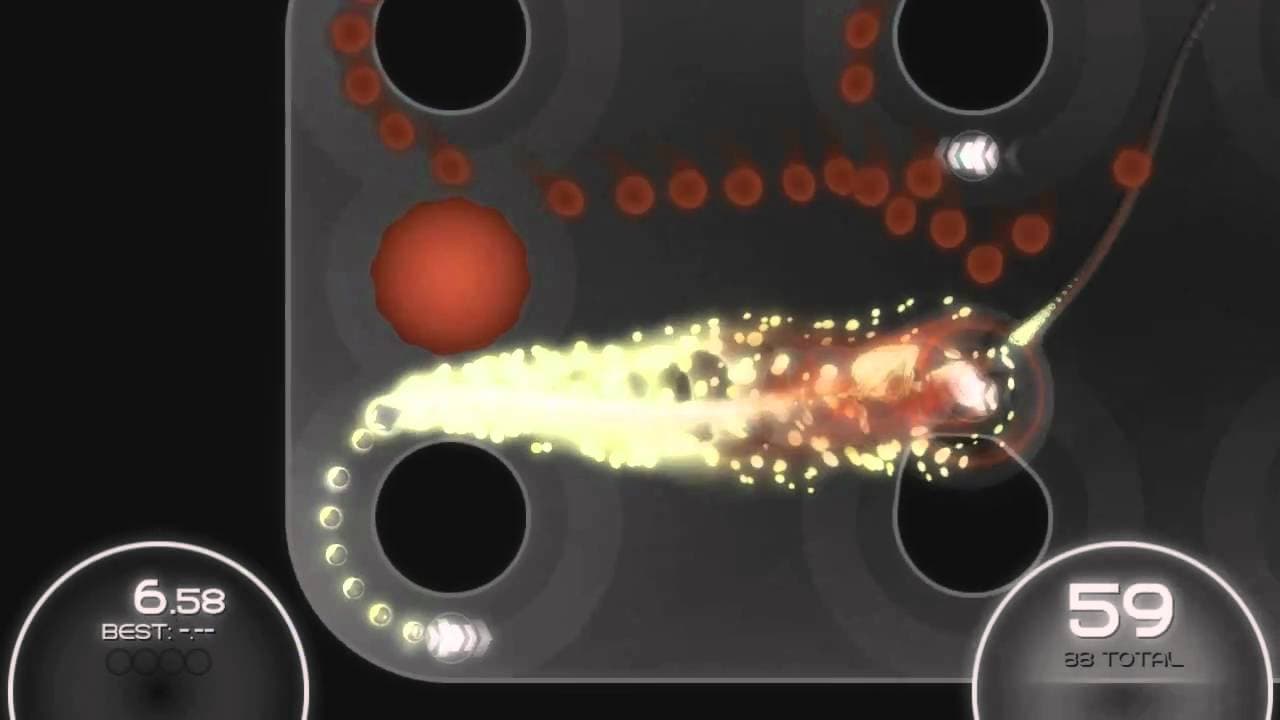Click the white chevron arrow at the bottom-left edge
Viewport: 1280px width, 720px height.
pos(455,636)
